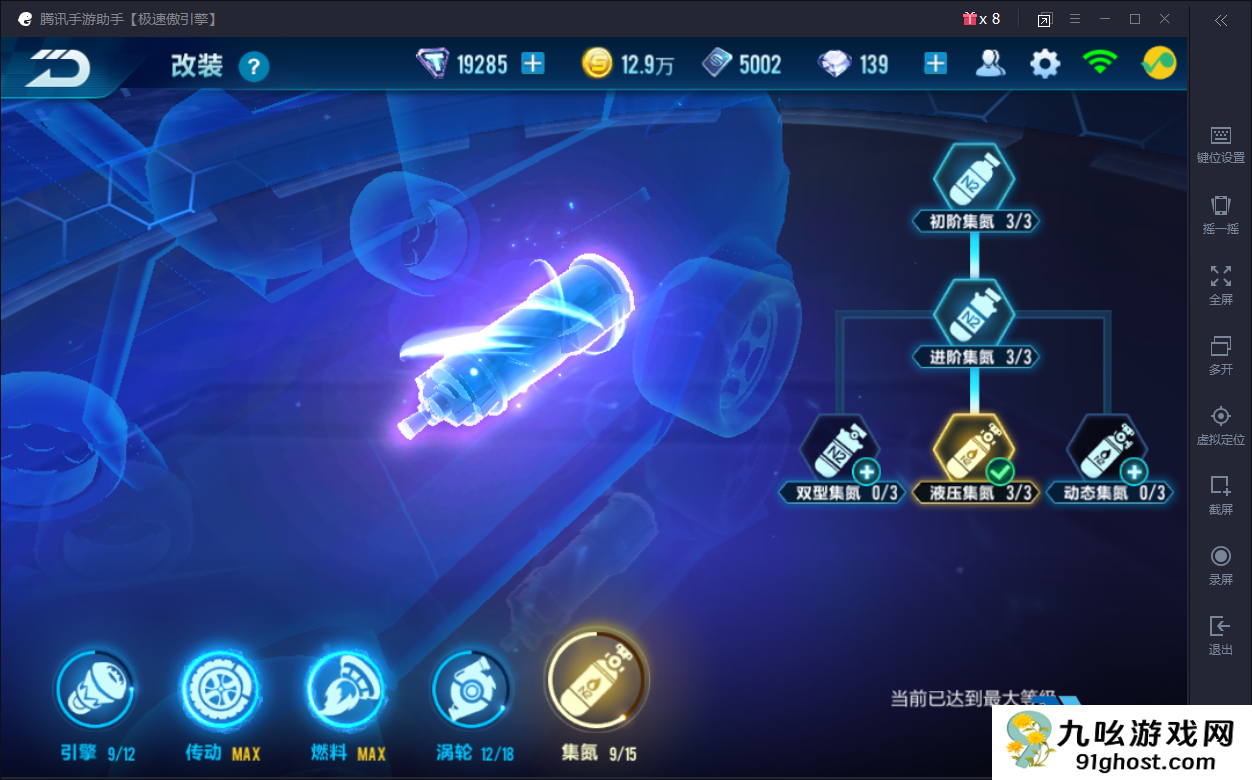Take a screenshot with the 截屏 button
1252x780 pixels.
pyautogui.click(x=1220, y=494)
